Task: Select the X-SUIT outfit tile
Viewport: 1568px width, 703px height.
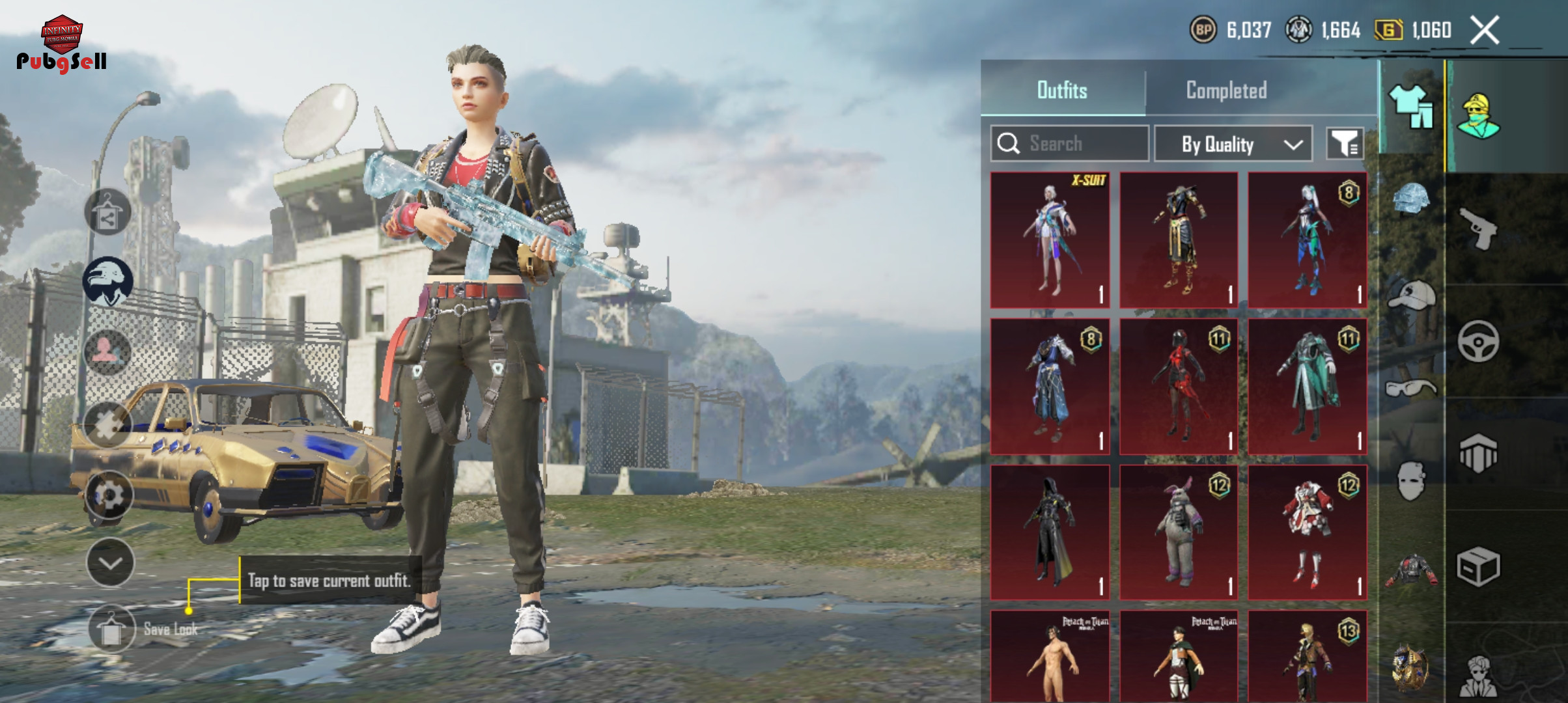Action: [1050, 240]
